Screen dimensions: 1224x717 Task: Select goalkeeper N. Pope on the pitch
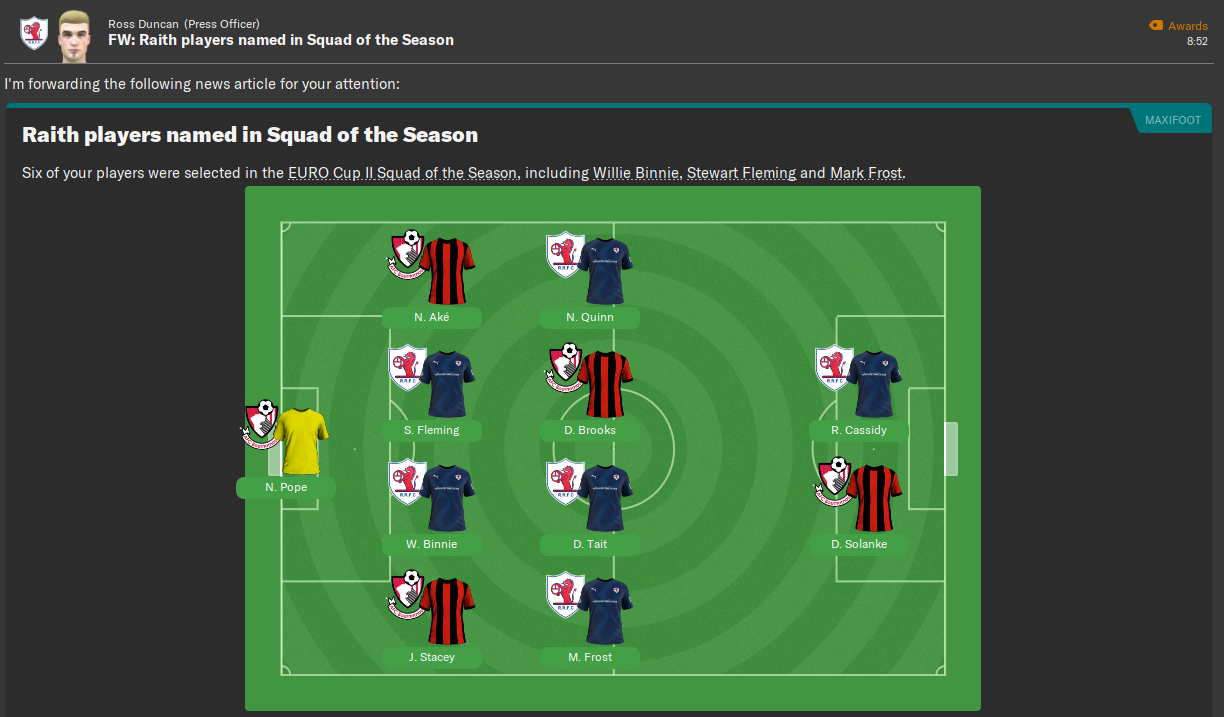286,488
